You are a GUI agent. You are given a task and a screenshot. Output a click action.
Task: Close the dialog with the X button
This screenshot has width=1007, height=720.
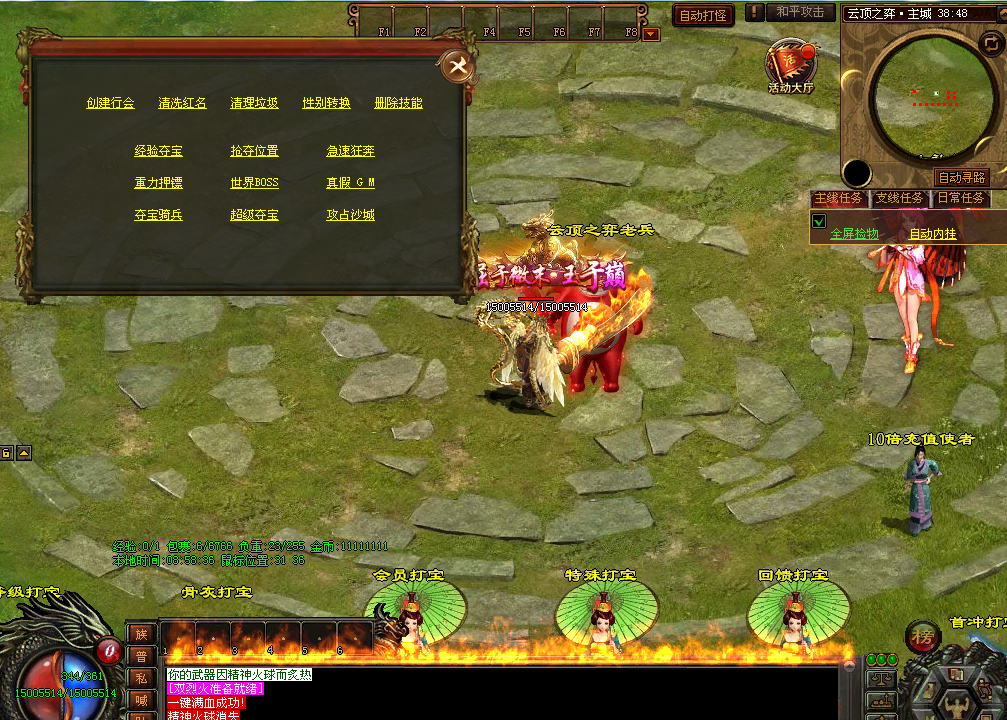(458, 66)
